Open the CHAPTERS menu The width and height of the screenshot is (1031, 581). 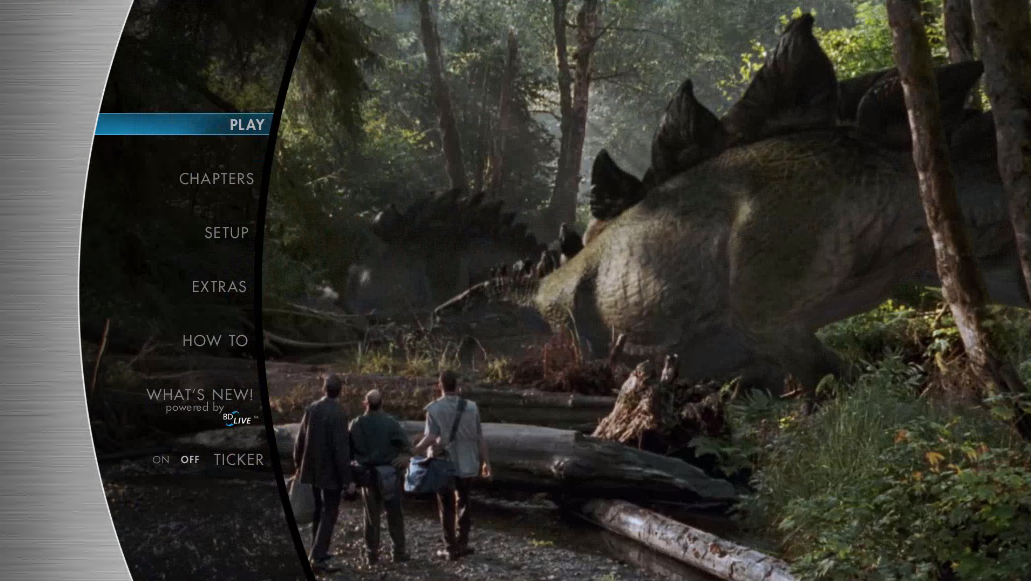click(216, 179)
